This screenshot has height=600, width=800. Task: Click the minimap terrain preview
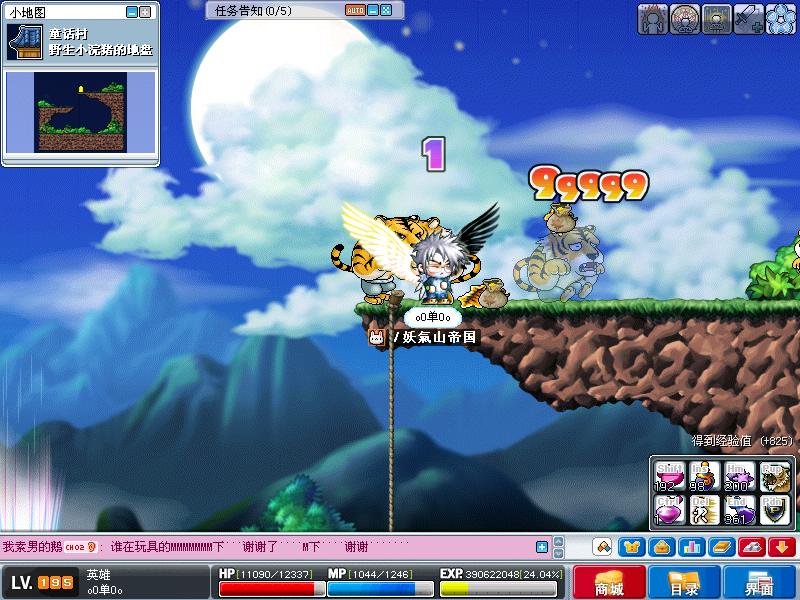coord(82,110)
